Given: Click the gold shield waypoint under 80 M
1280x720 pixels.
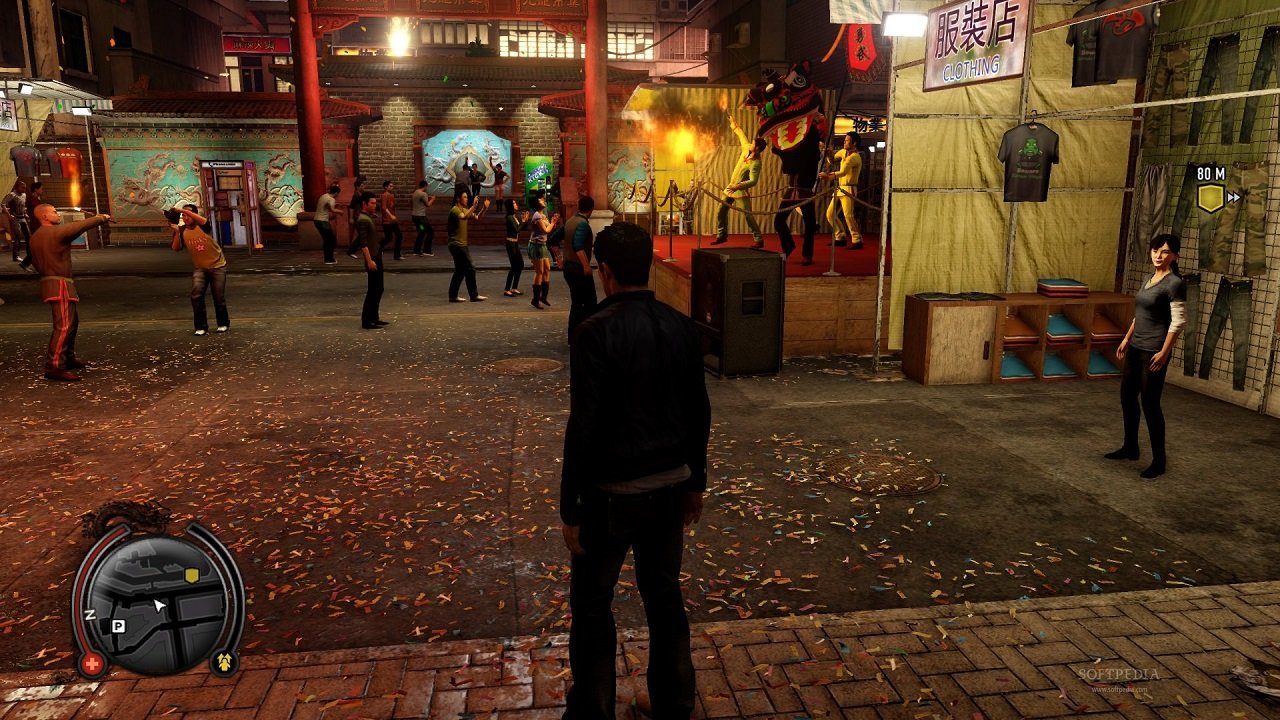Looking at the screenshot, I should point(1211,197).
